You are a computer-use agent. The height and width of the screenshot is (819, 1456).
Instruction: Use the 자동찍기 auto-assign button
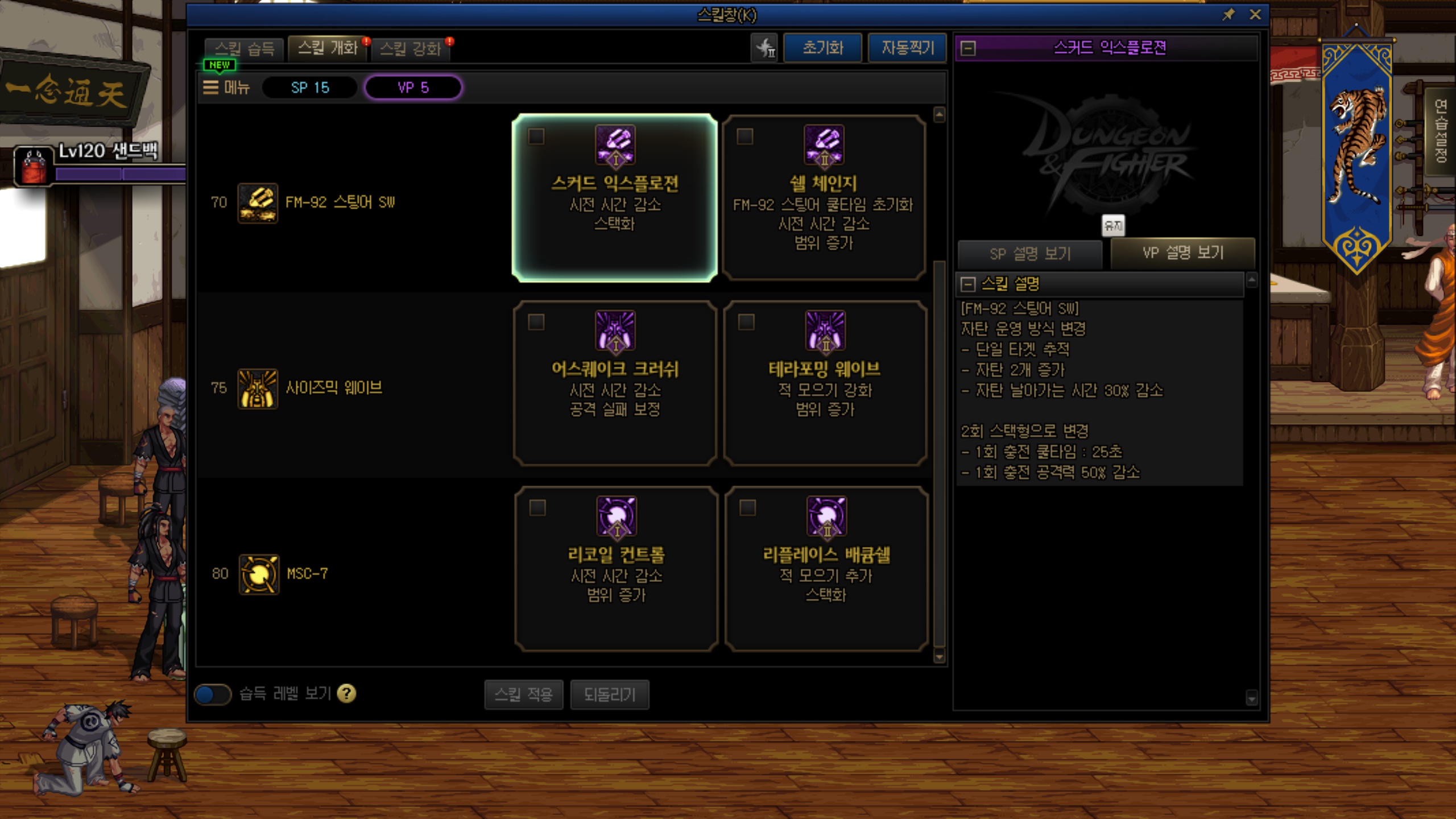pos(907,48)
